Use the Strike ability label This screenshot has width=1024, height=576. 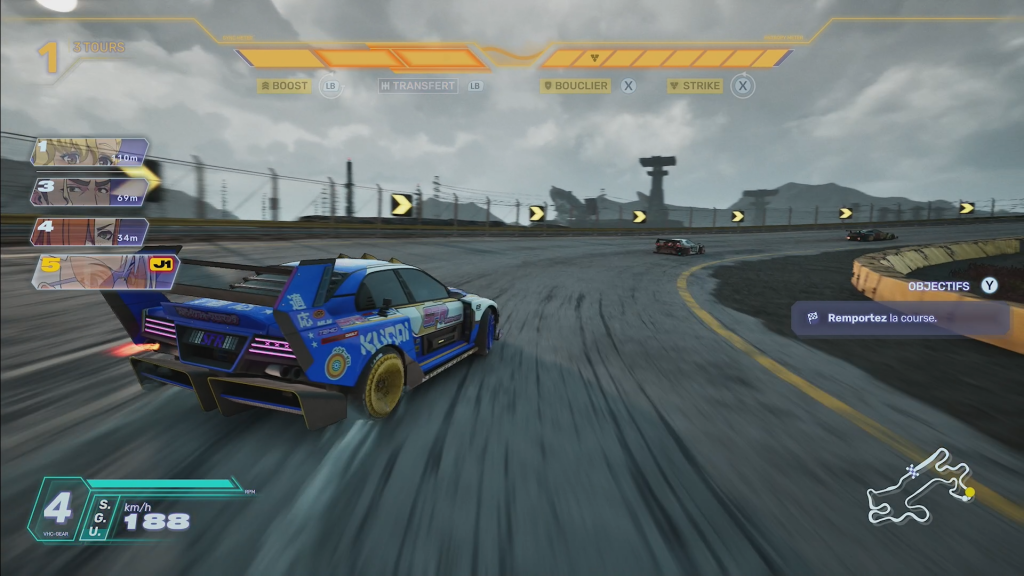point(695,86)
